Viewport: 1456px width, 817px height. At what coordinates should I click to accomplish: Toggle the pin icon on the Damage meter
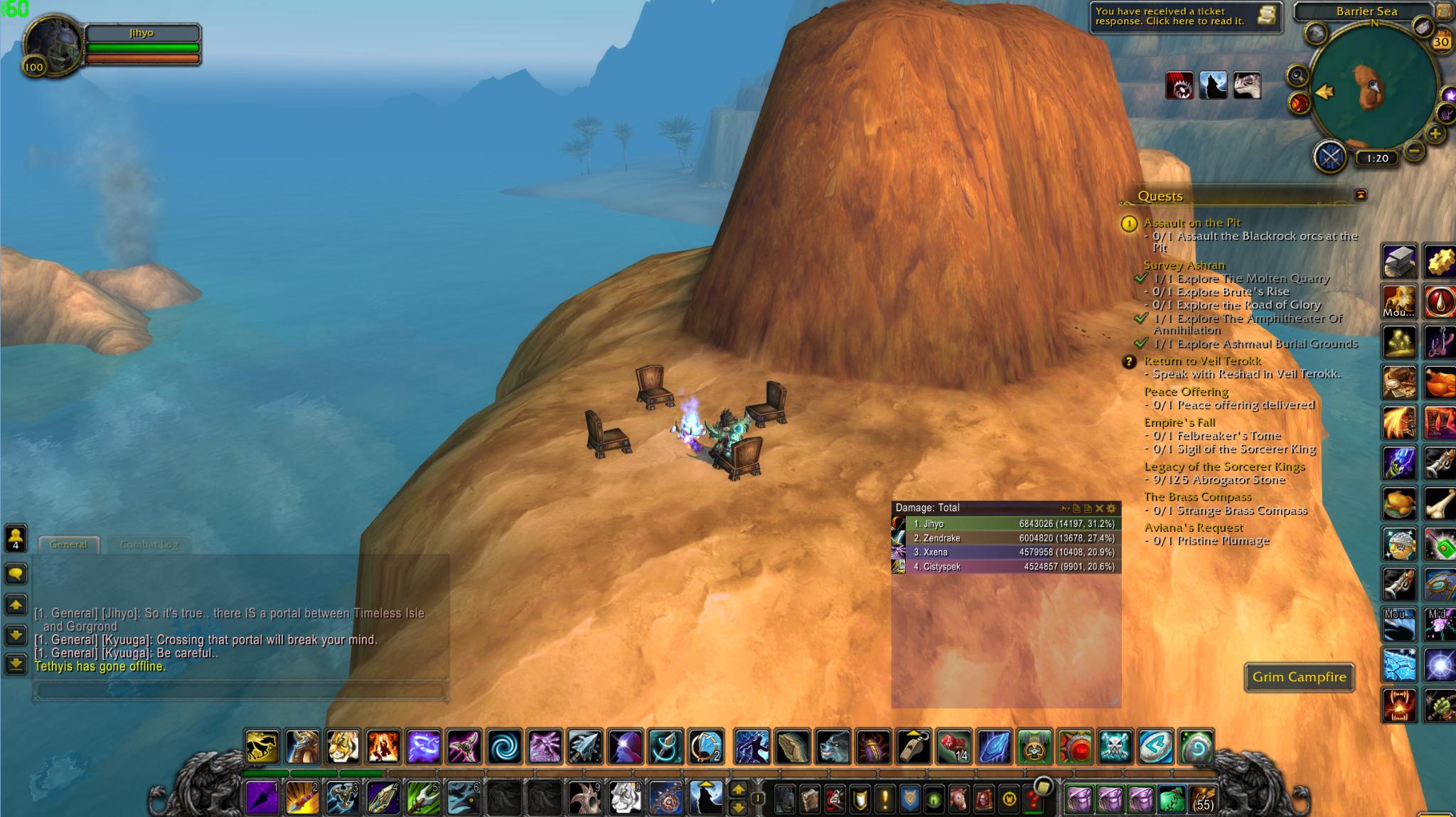[1063, 509]
